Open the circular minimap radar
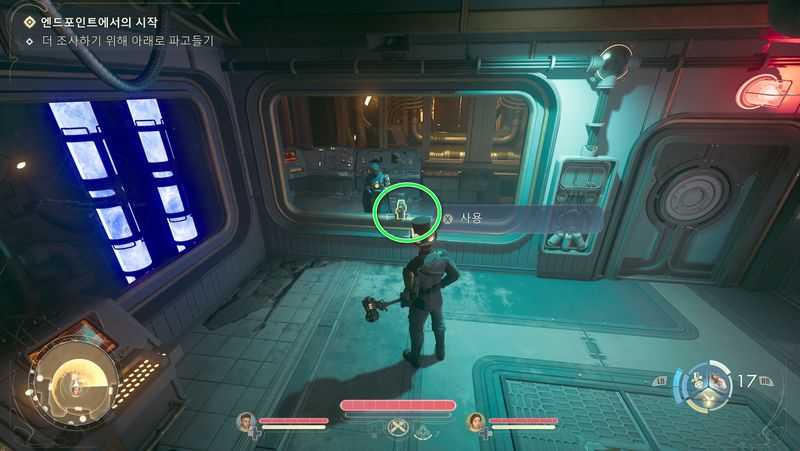Screen dimensions: 800x451 point(72,379)
